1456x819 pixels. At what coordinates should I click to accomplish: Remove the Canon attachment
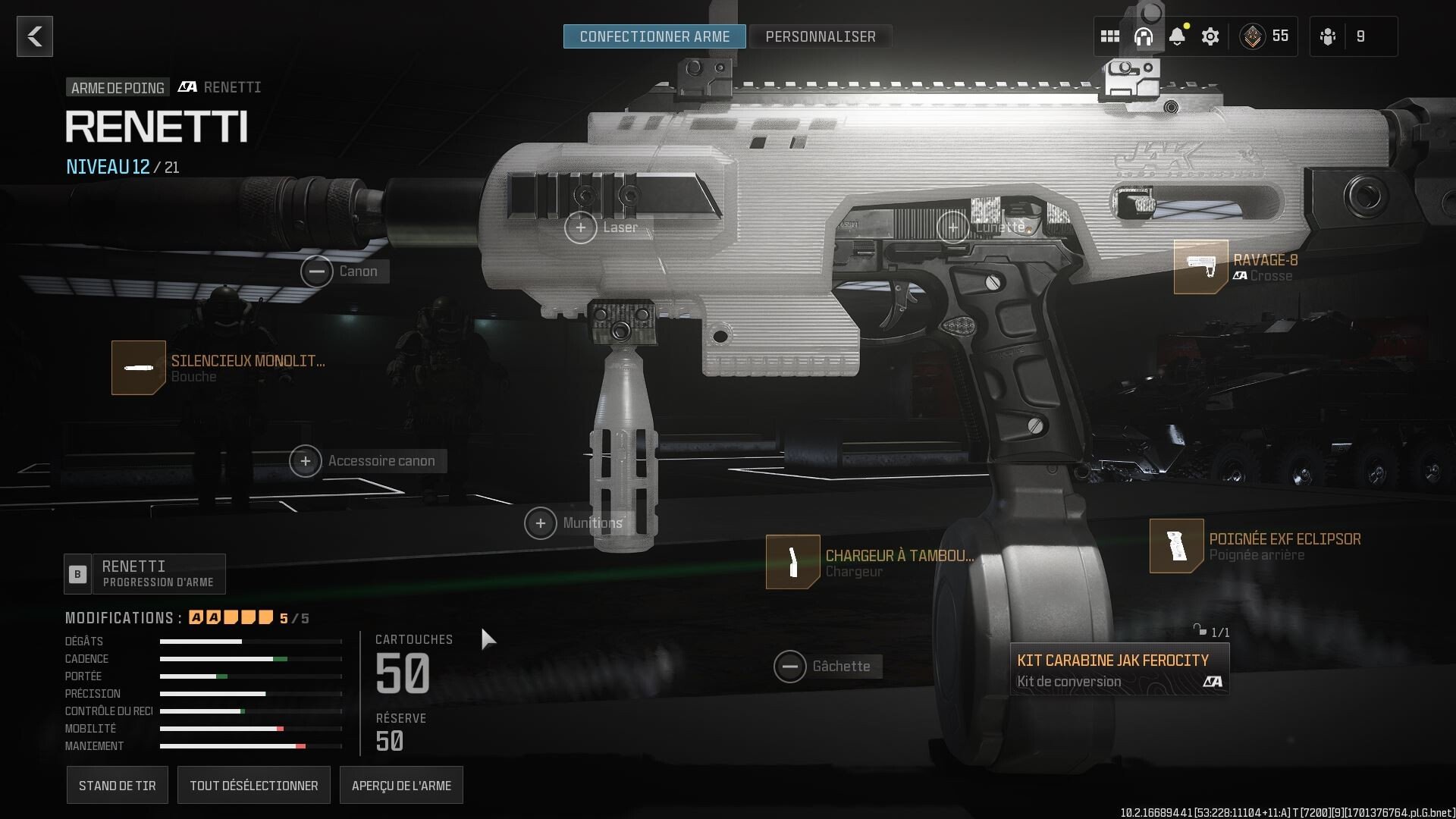point(318,271)
